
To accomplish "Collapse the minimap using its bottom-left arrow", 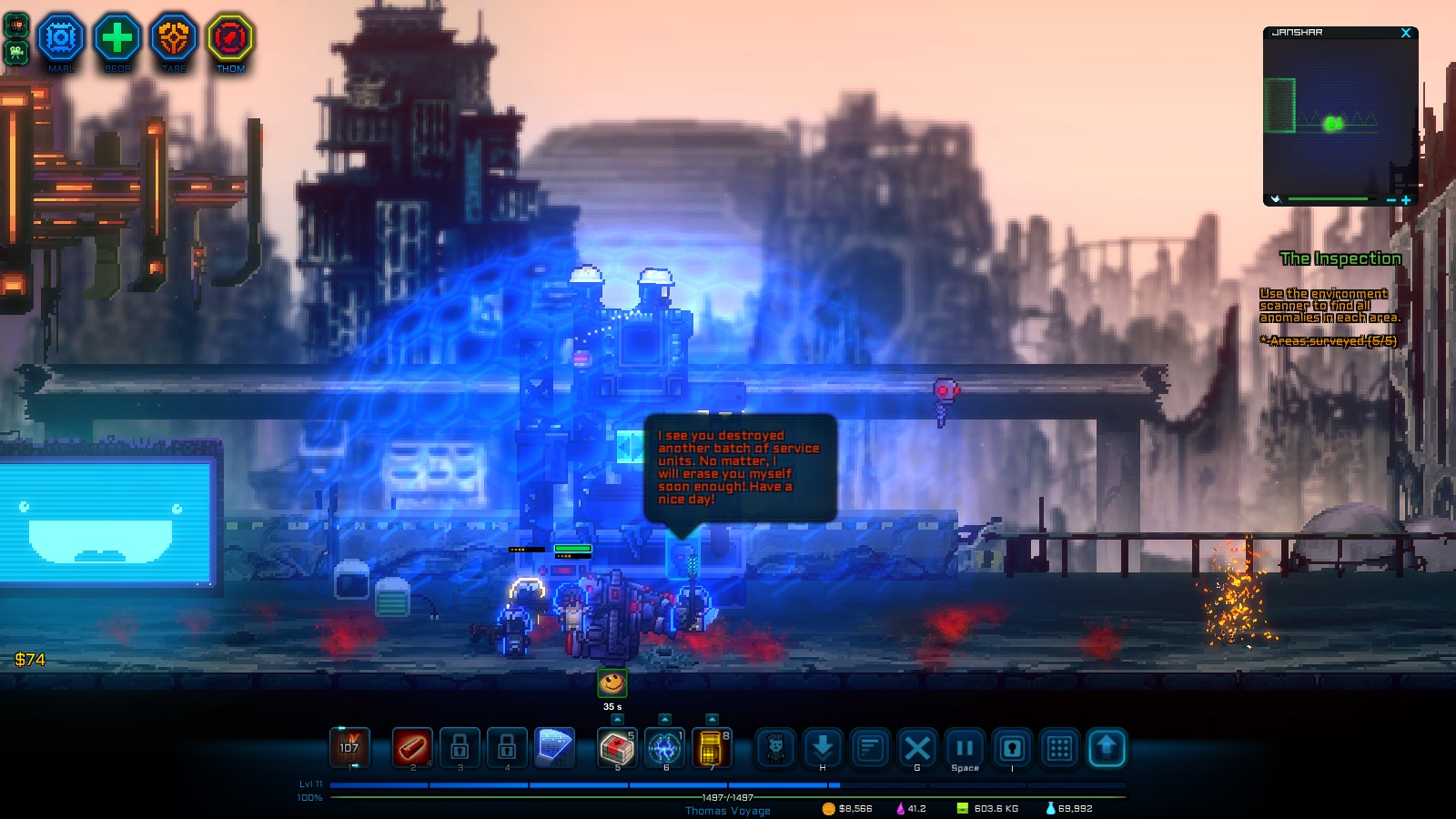I will tap(1274, 198).
